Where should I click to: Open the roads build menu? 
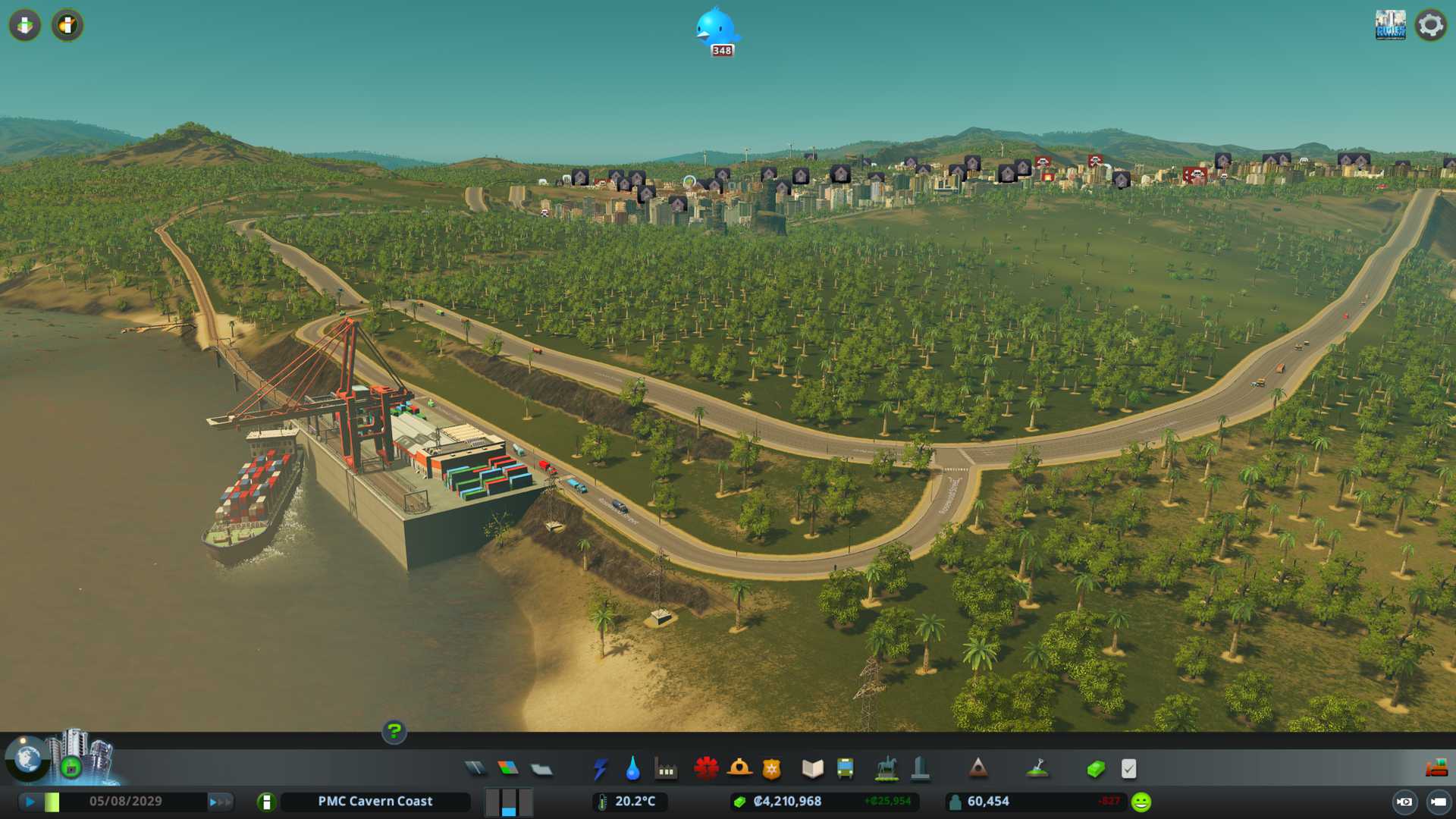(475, 769)
